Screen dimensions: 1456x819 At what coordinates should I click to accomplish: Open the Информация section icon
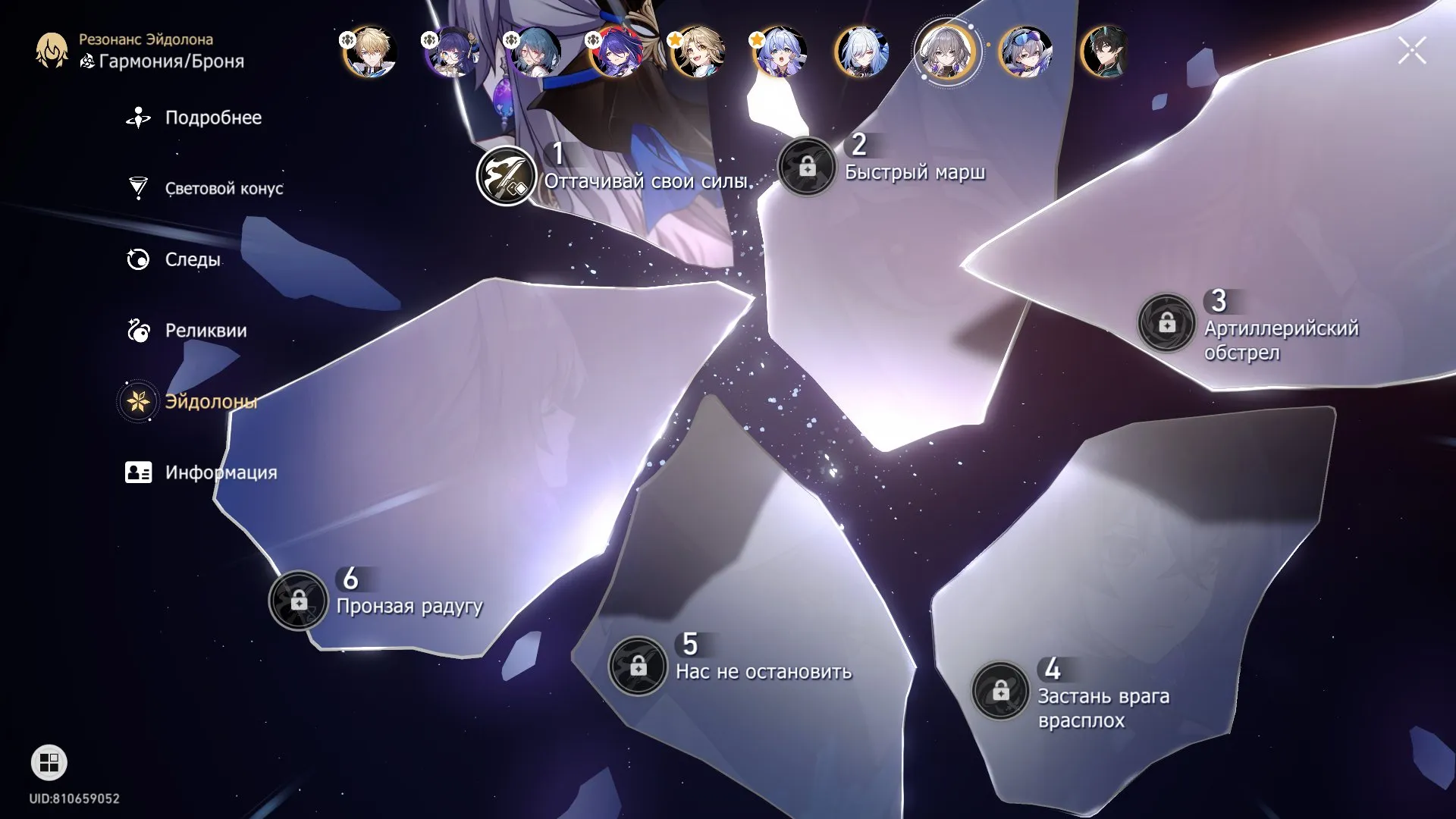137,471
